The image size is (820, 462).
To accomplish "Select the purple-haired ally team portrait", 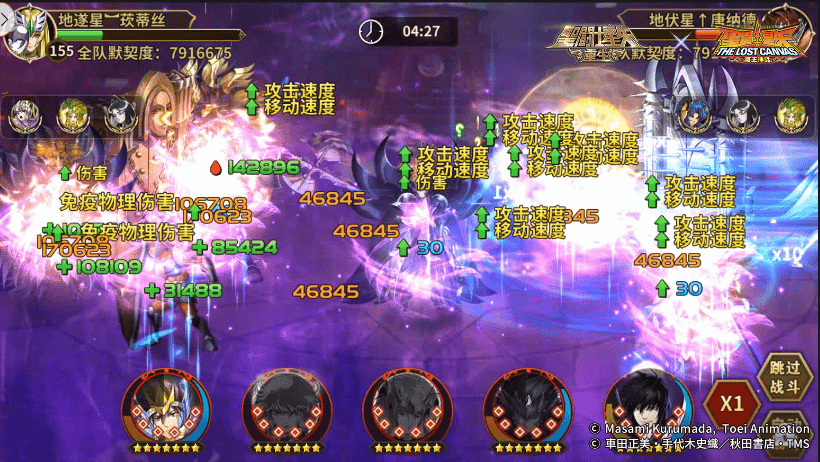I will coord(25,117).
